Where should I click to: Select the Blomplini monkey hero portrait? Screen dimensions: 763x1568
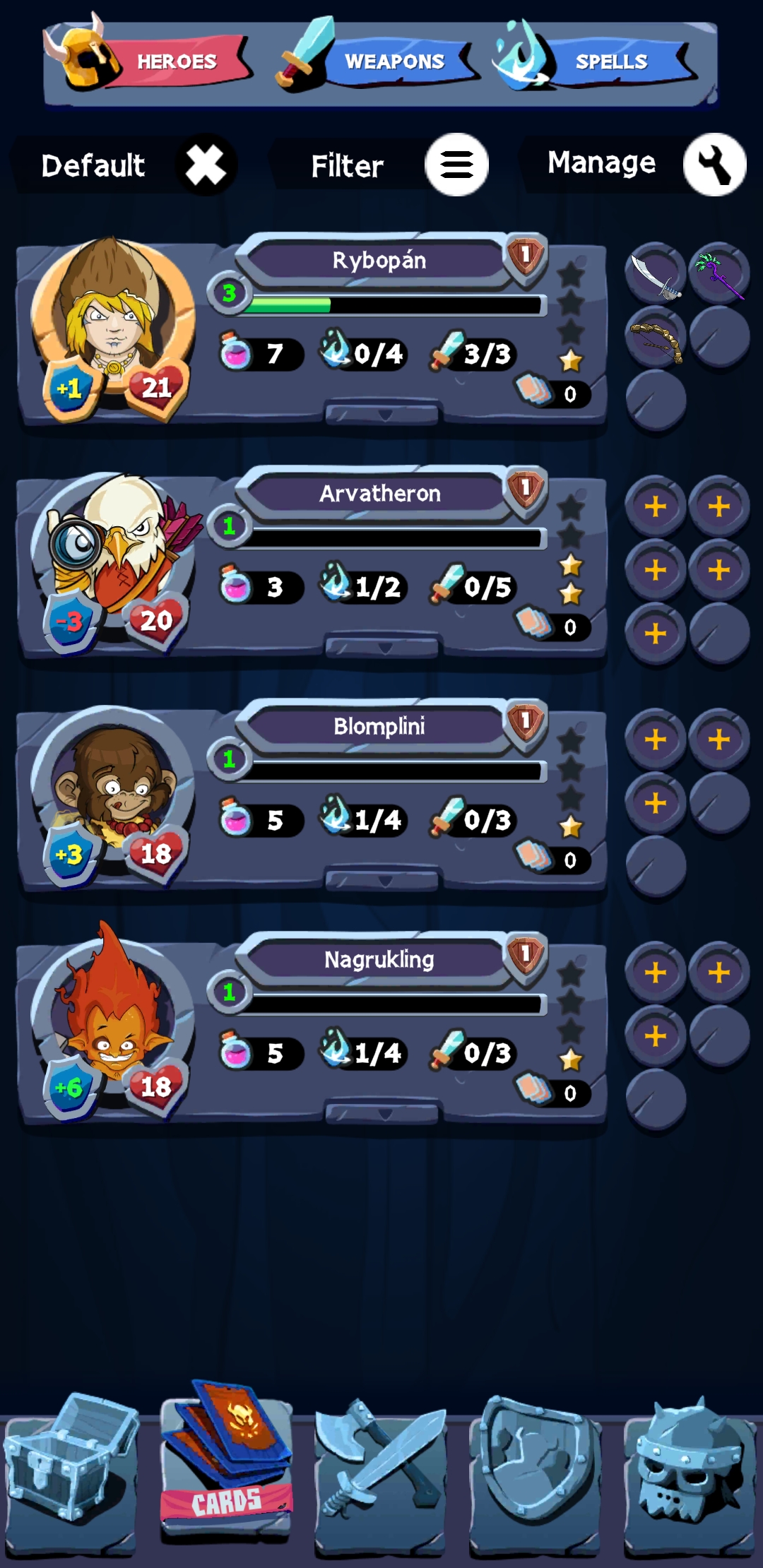(113, 784)
